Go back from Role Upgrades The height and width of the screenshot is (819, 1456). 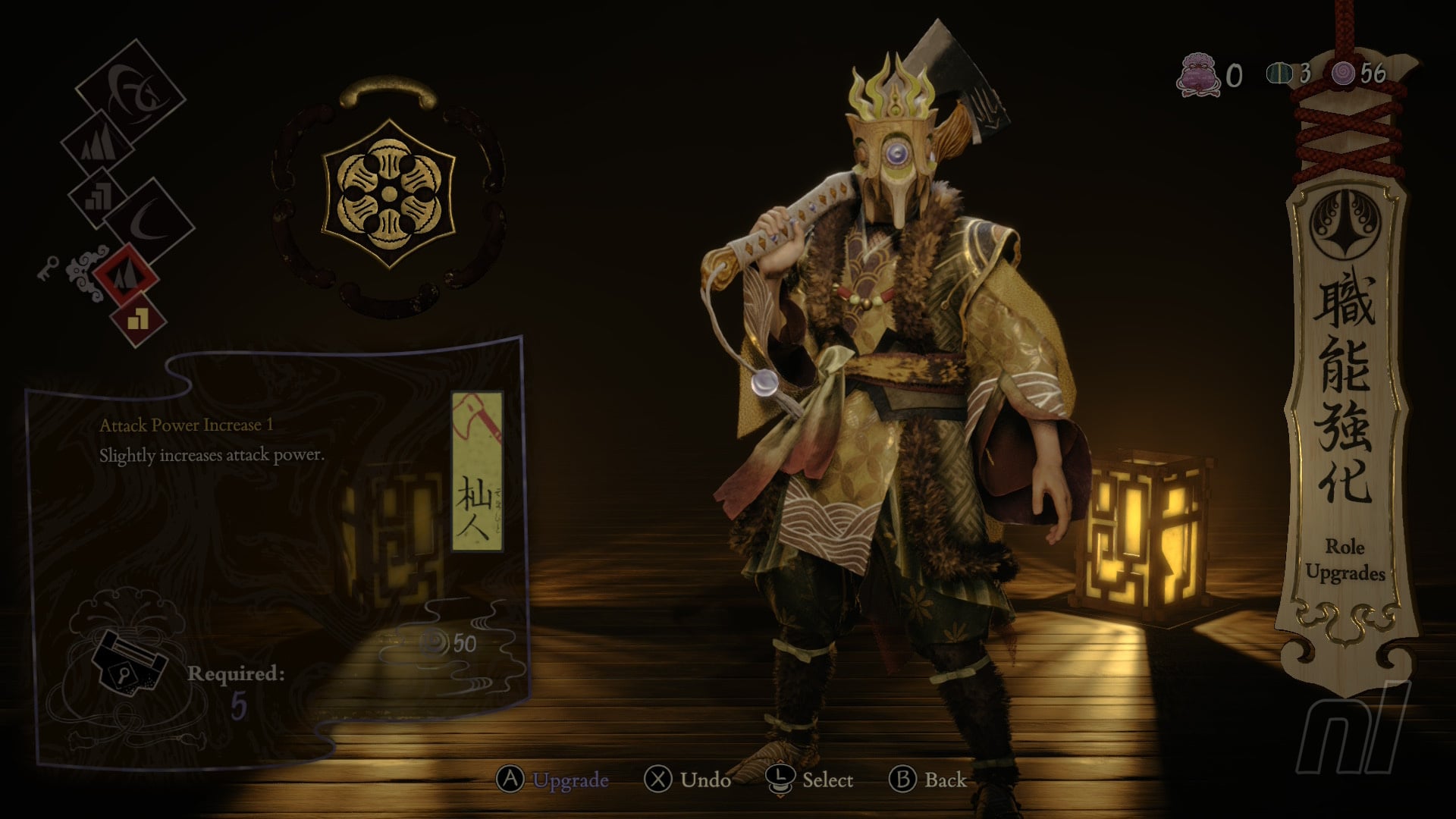tap(927, 780)
